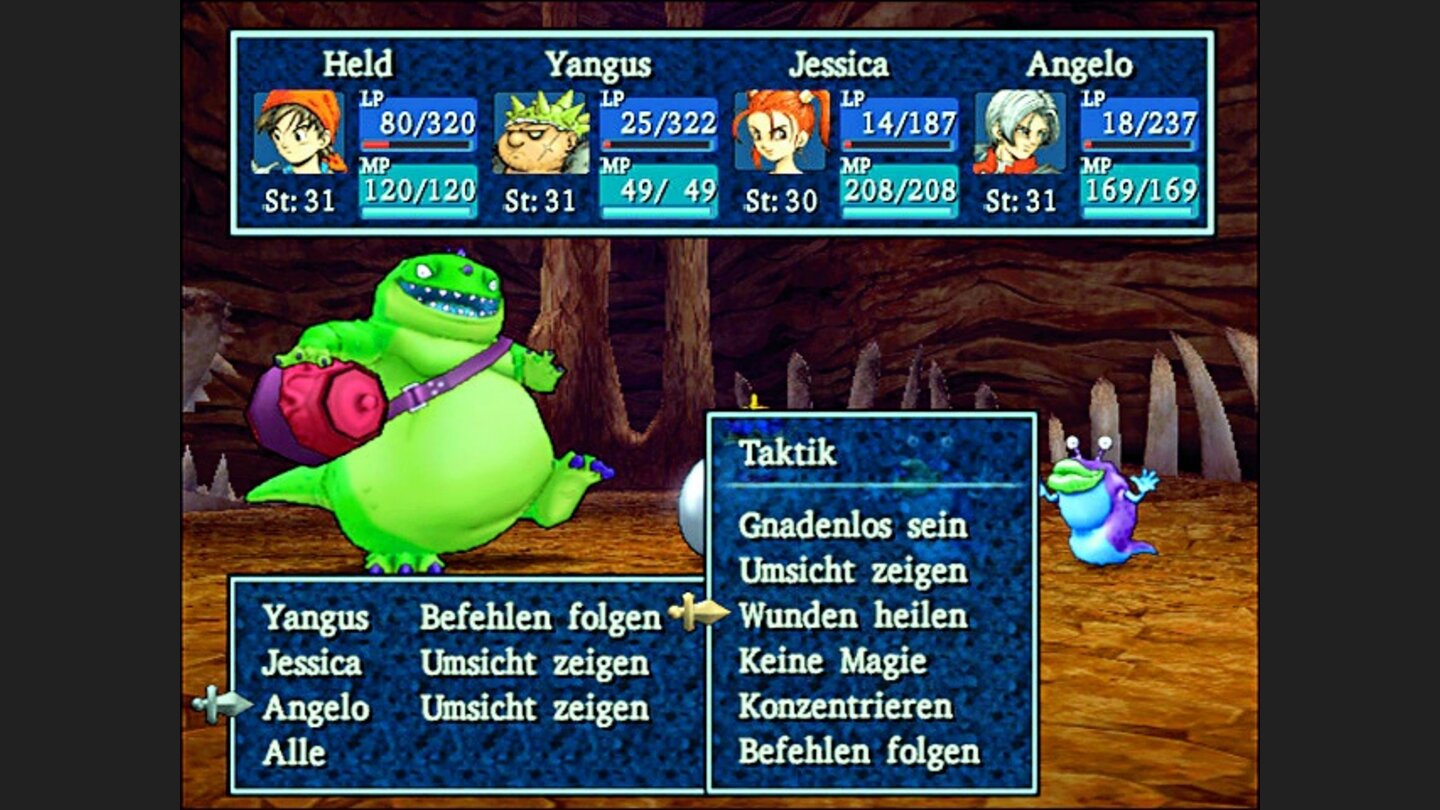Enable the Gnadenlos sein tactic
The height and width of the screenshot is (810, 1440).
[x=852, y=528]
